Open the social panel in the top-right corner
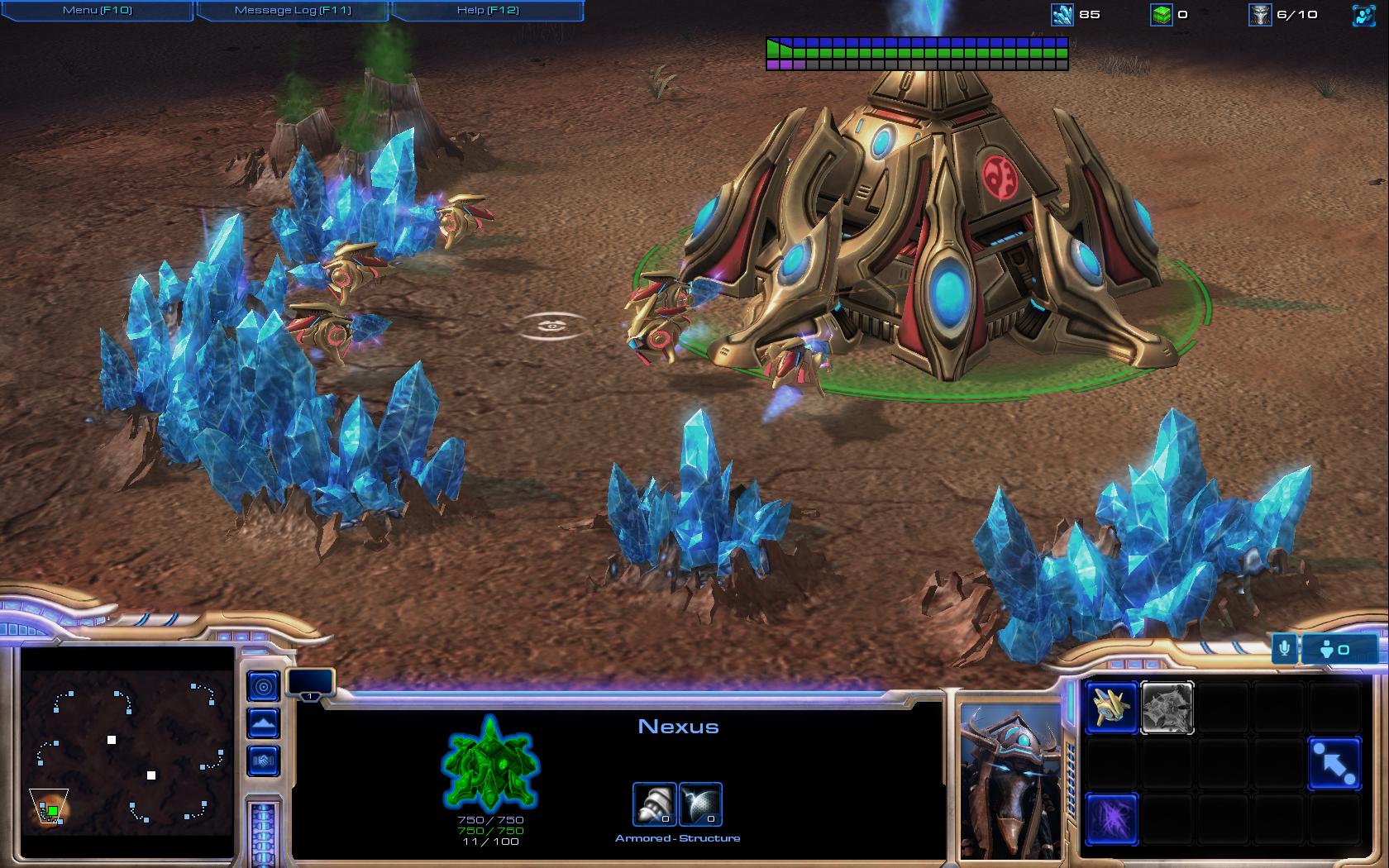1389x868 pixels. pyautogui.click(x=1366, y=13)
